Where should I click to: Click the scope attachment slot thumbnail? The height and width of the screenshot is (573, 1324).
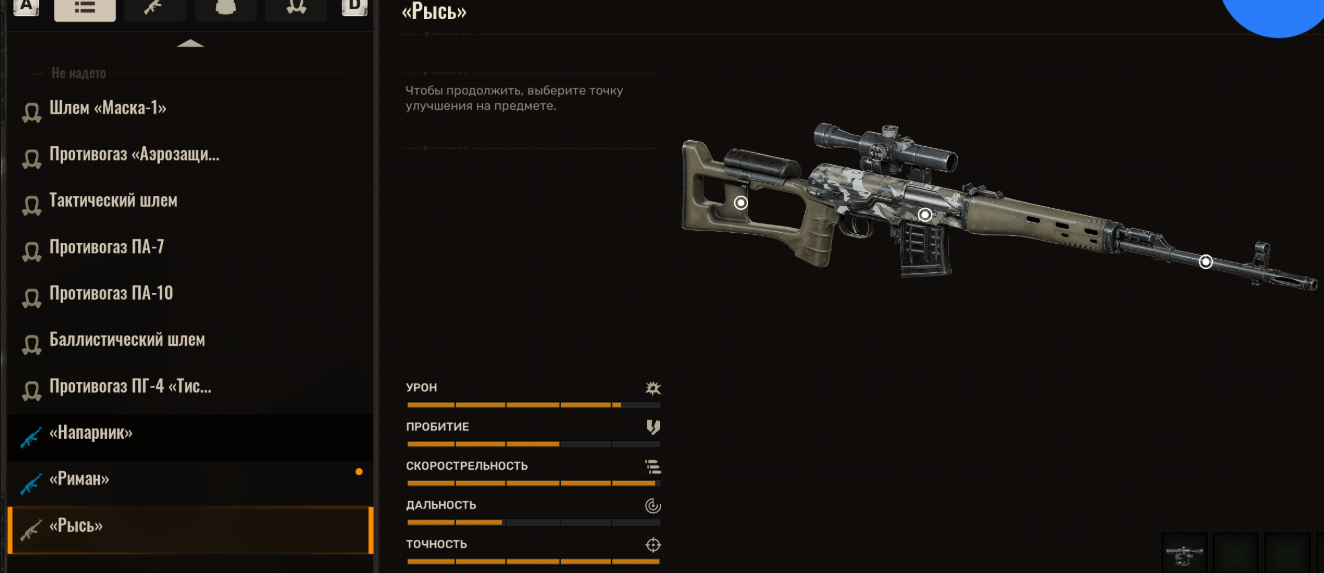pyautogui.click(x=1185, y=553)
